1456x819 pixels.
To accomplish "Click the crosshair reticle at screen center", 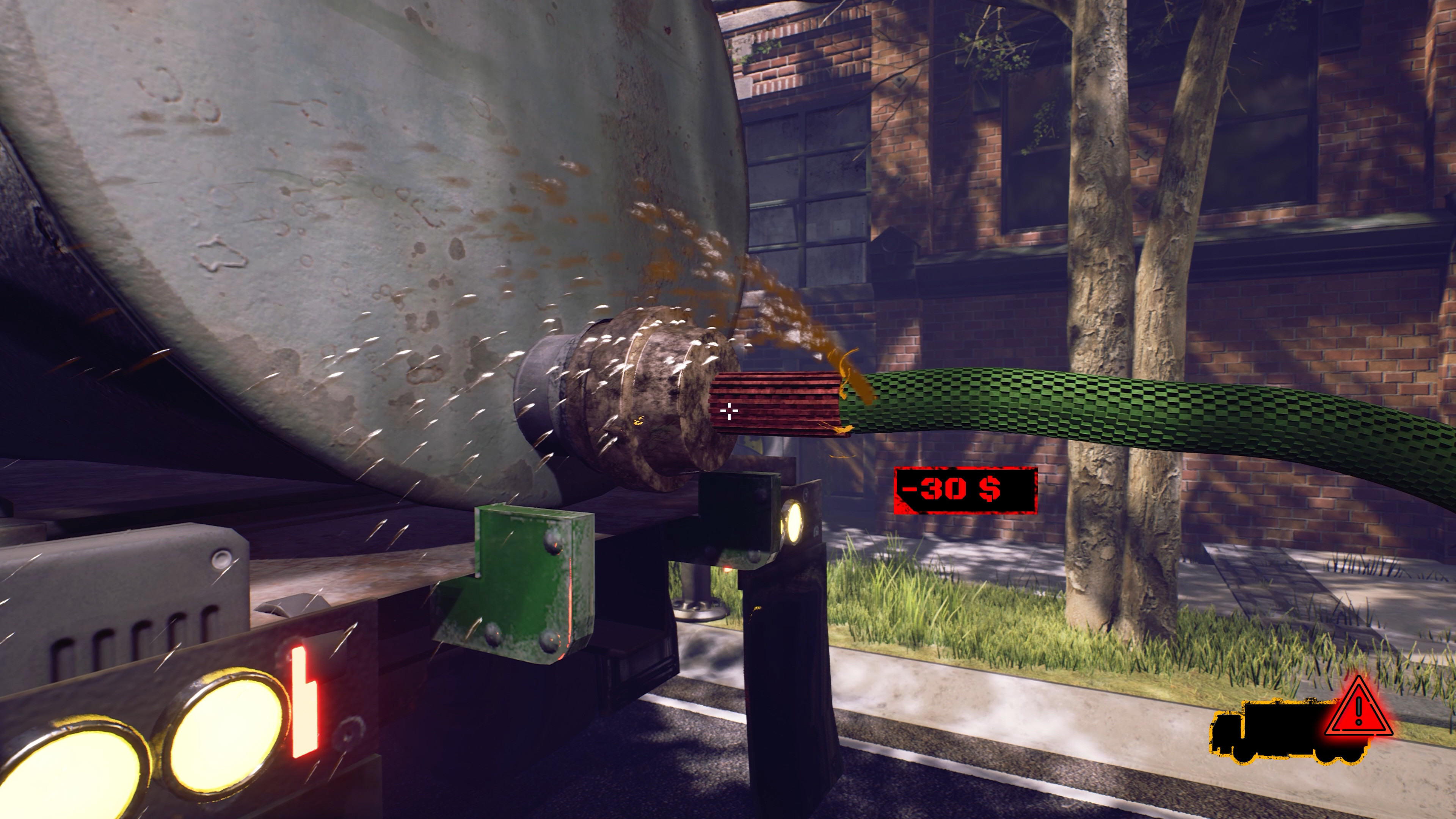I will pyautogui.click(x=729, y=411).
